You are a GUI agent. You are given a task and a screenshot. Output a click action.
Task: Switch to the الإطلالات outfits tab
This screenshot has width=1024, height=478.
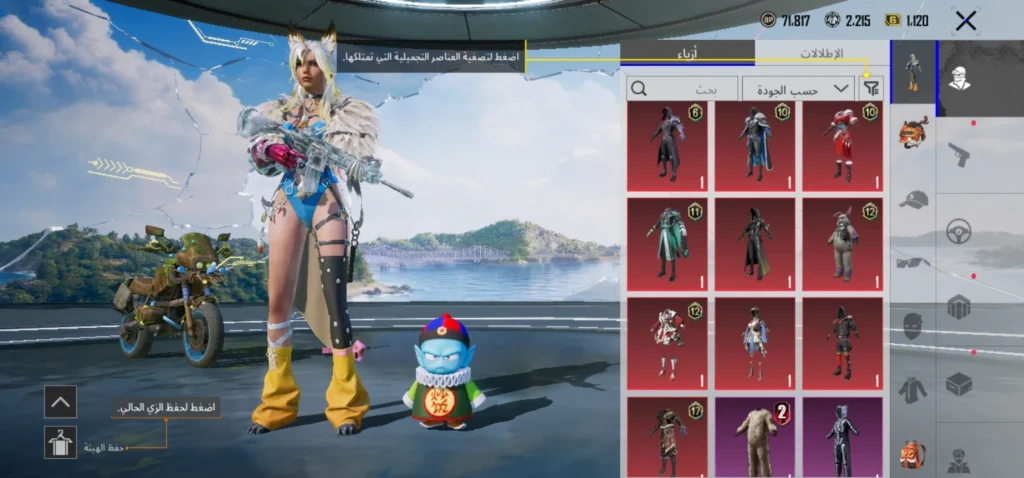(821, 53)
